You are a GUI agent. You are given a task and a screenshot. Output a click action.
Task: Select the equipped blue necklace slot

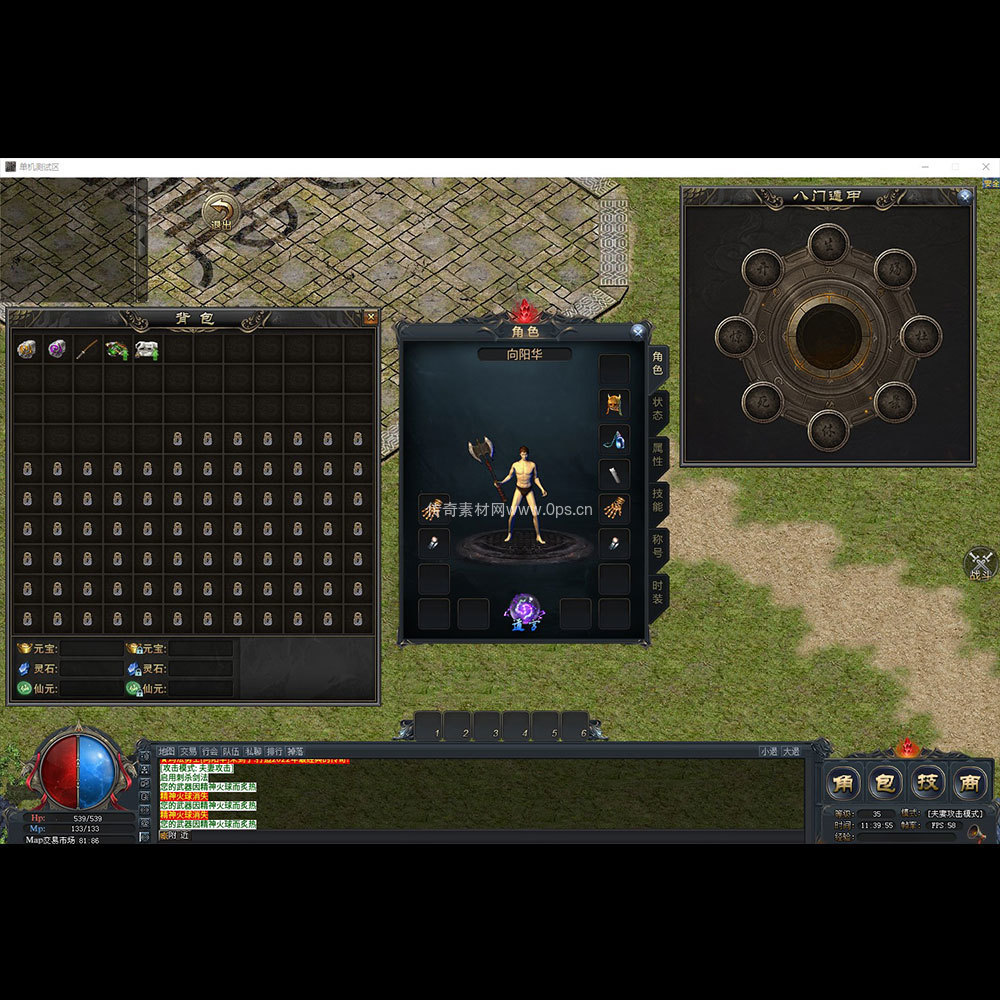[613, 439]
